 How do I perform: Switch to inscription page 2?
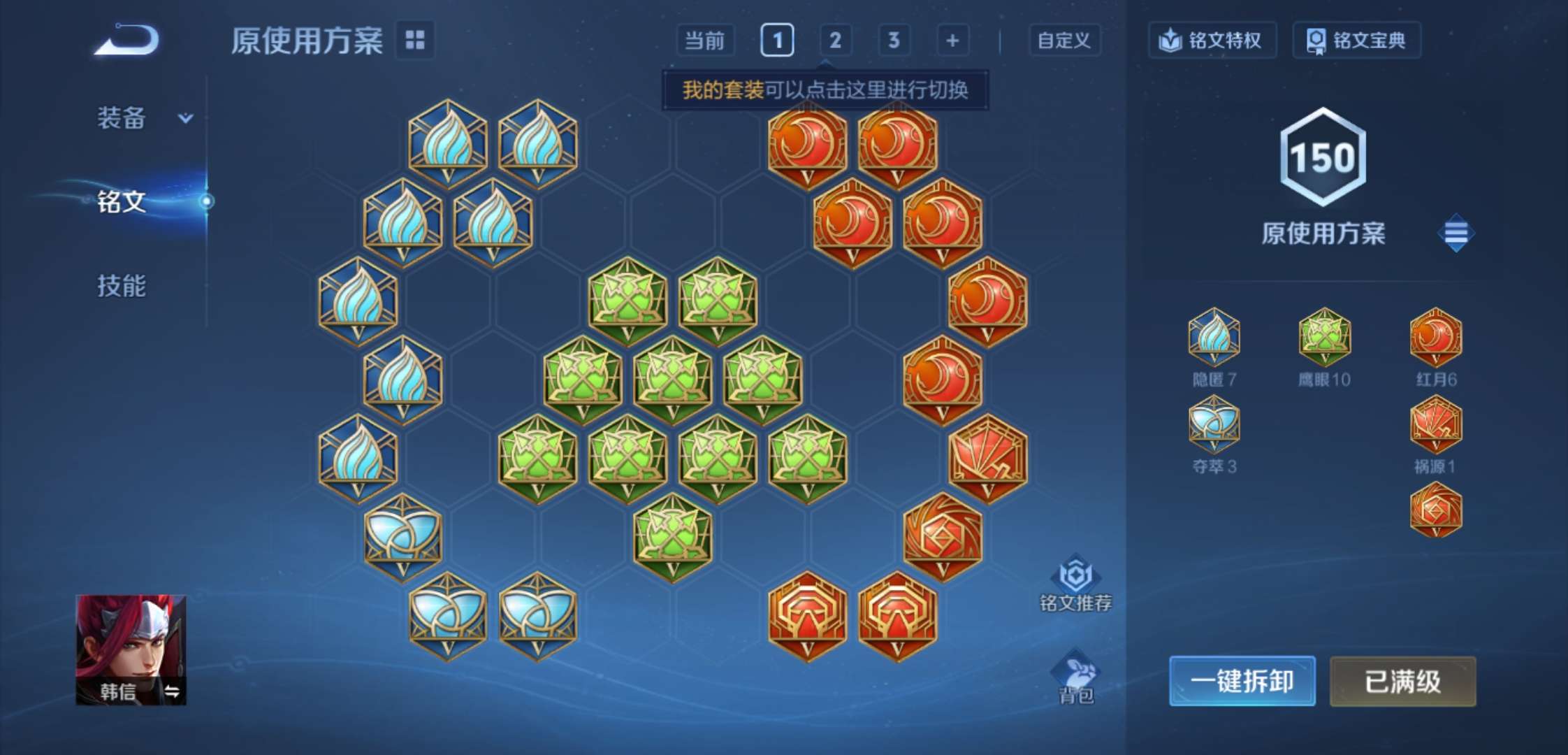pos(836,40)
